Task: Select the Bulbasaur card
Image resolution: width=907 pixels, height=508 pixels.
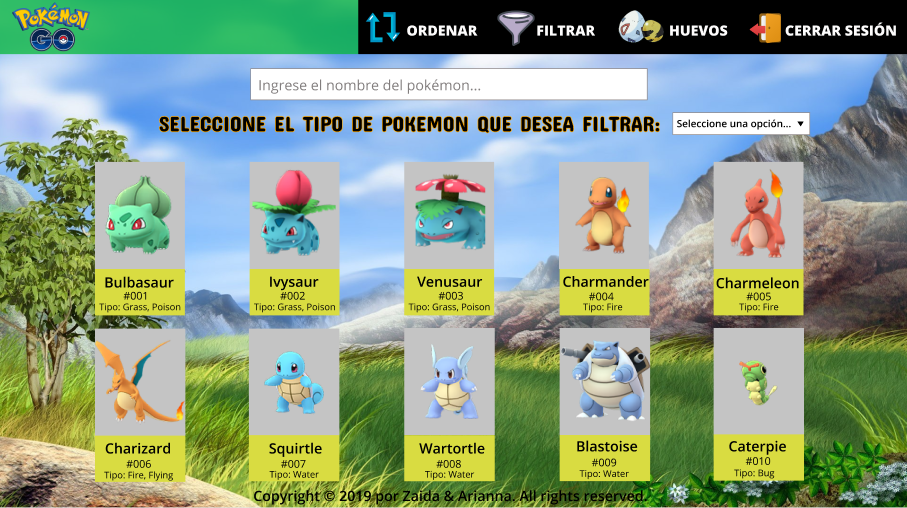Action: click(140, 238)
